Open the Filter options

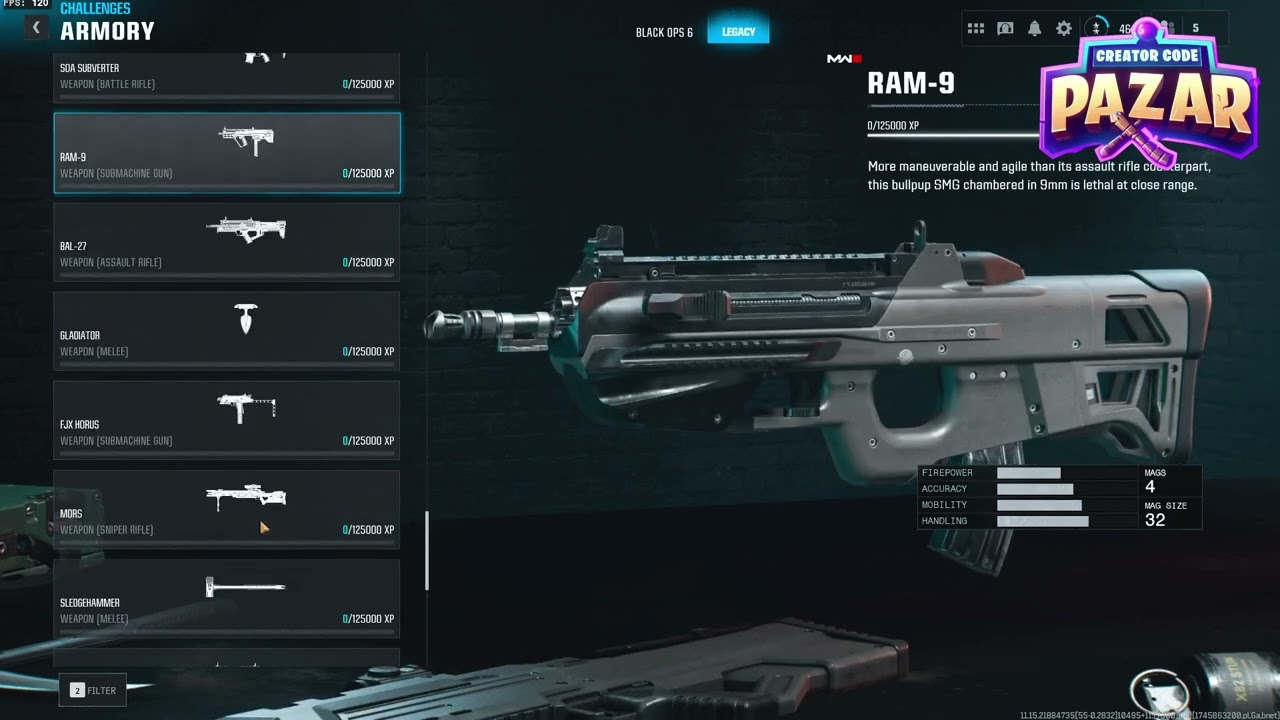[x=93, y=690]
